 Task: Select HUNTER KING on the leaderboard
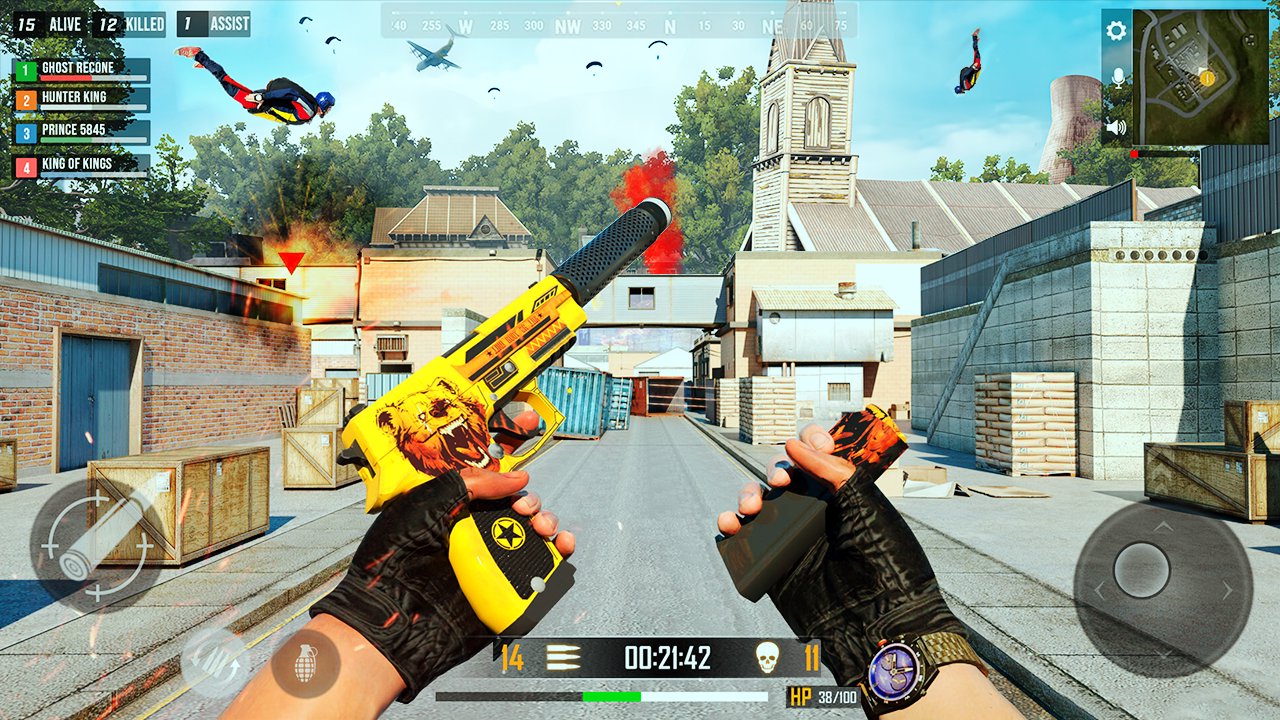tap(80, 97)
